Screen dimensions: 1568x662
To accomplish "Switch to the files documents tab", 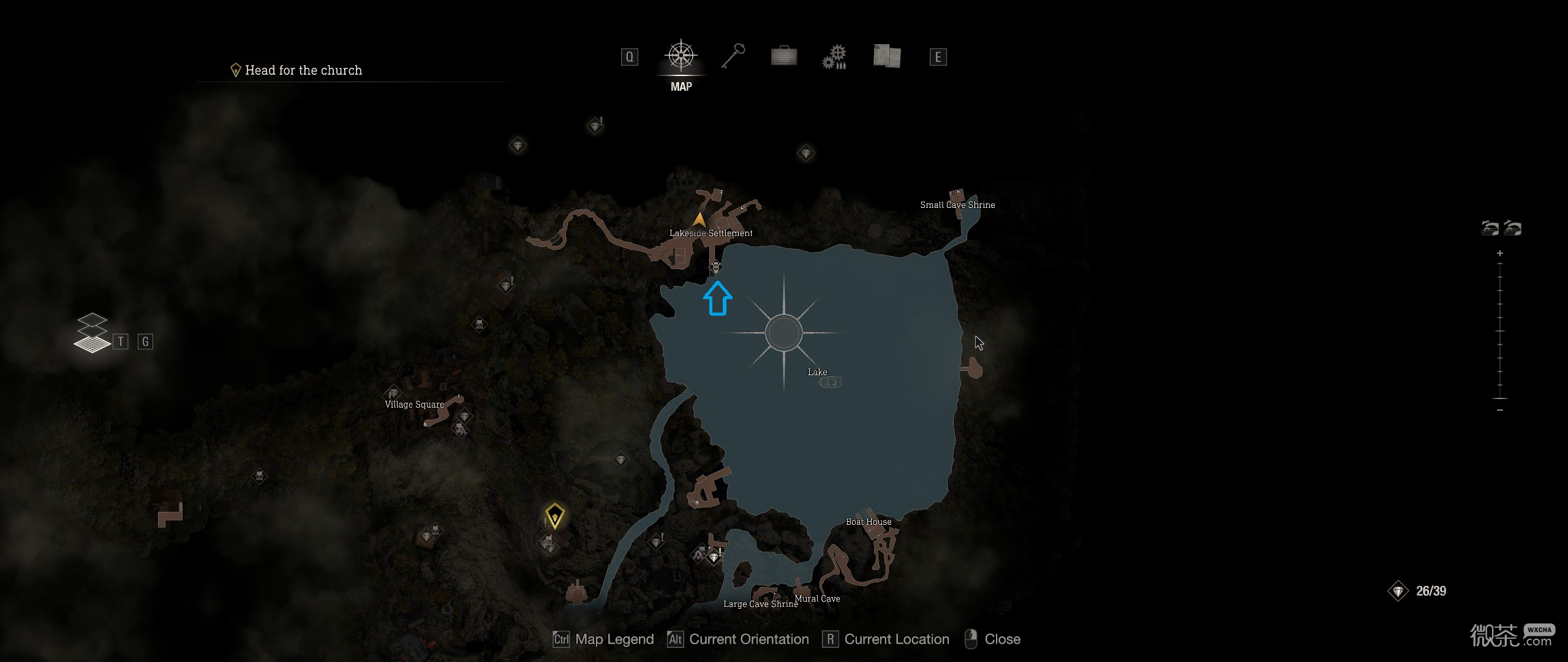I will pos(886,56).
